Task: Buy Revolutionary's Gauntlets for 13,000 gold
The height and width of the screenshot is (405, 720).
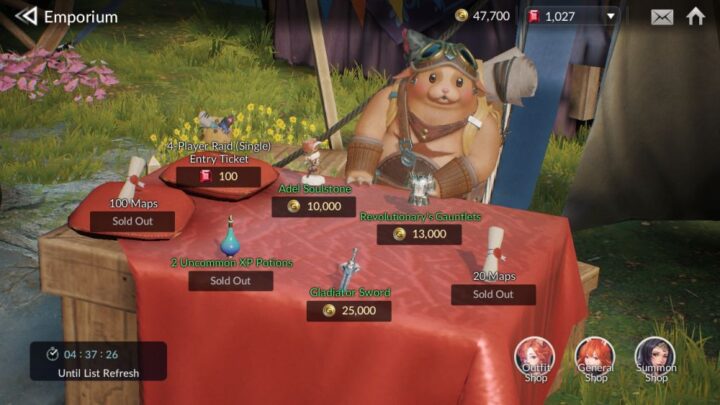Action: point(419,234)
